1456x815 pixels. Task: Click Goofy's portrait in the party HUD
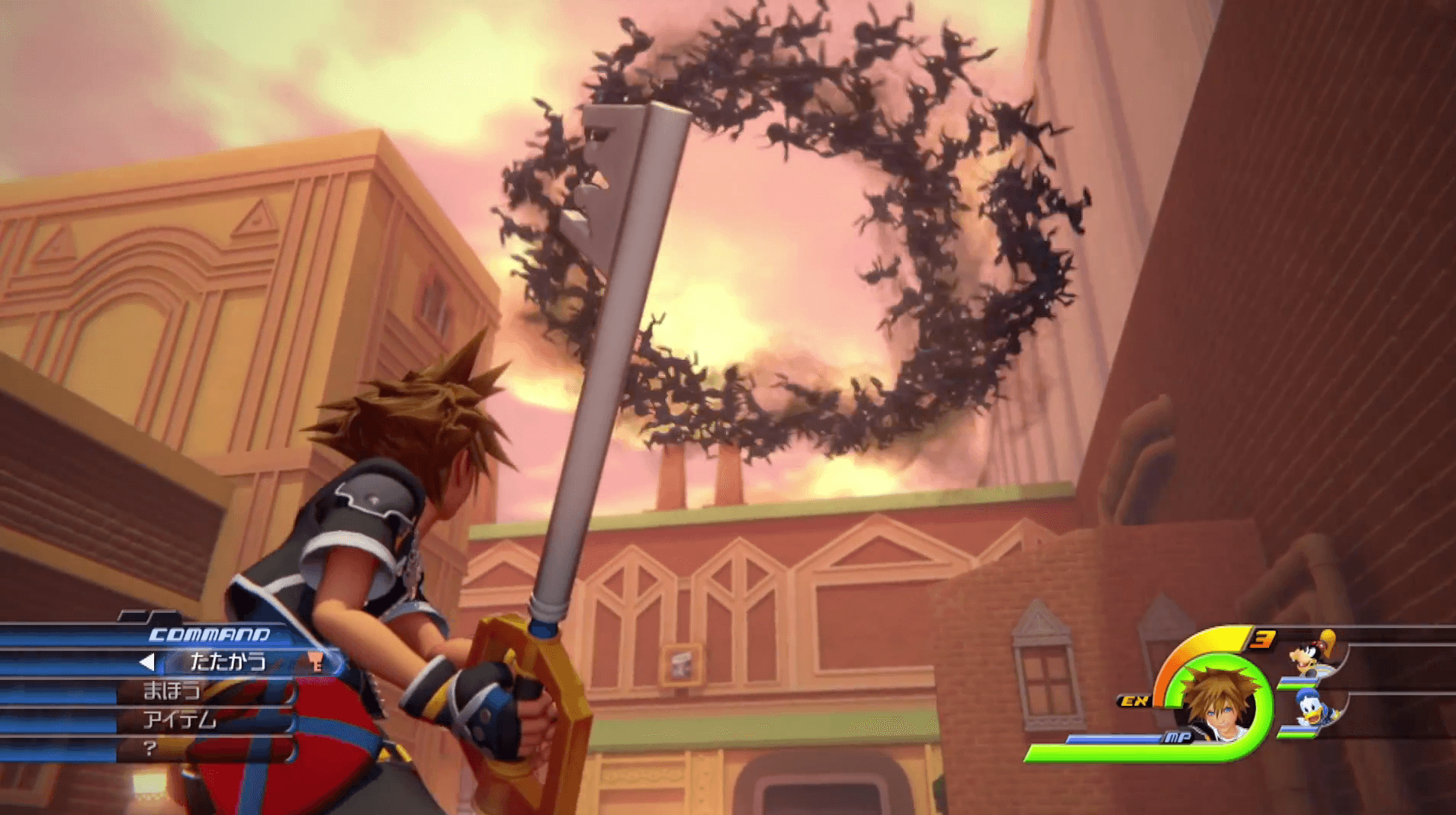pos(1310,654)
